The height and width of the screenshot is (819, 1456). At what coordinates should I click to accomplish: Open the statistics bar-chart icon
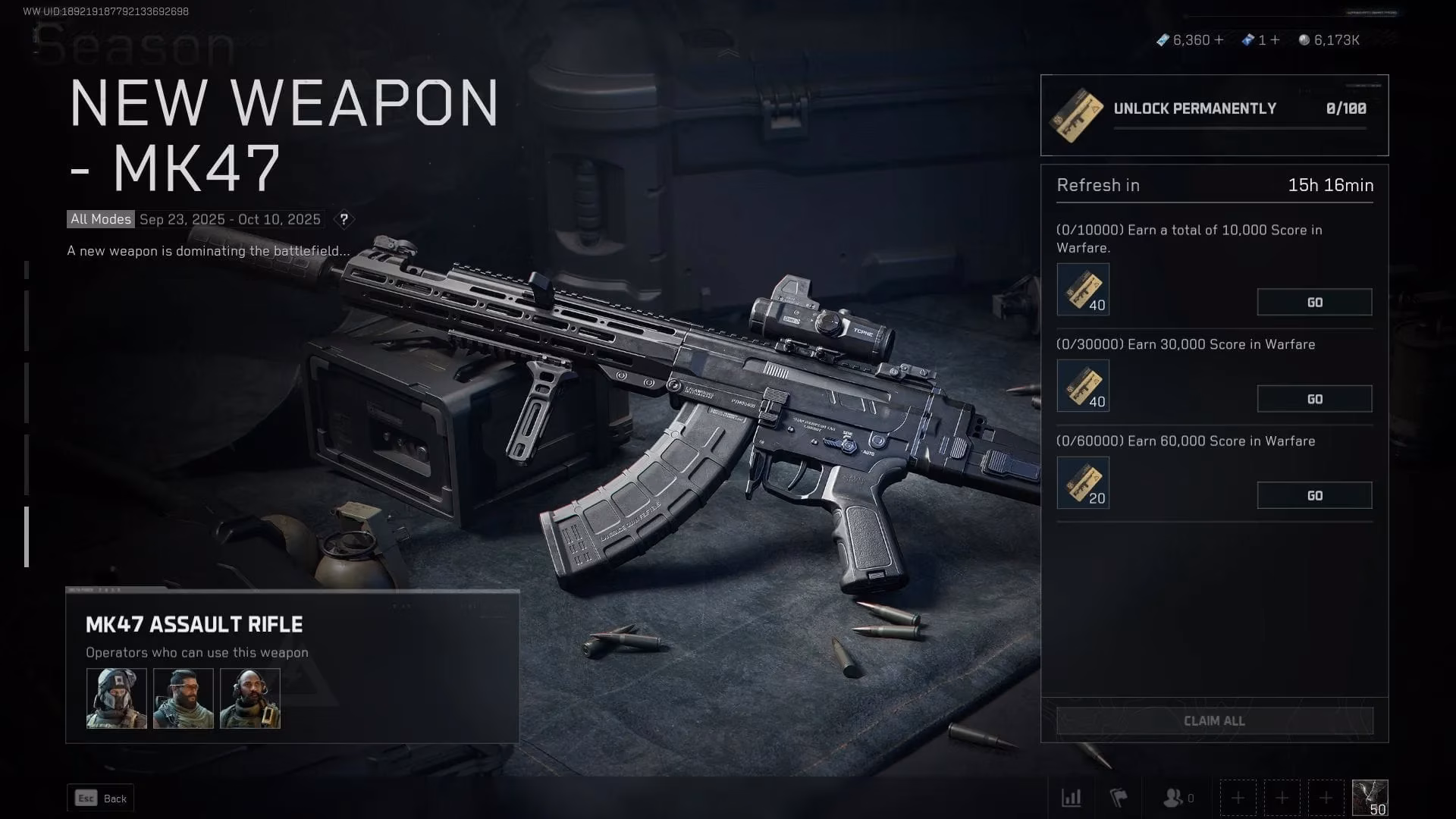point(1071,798)
